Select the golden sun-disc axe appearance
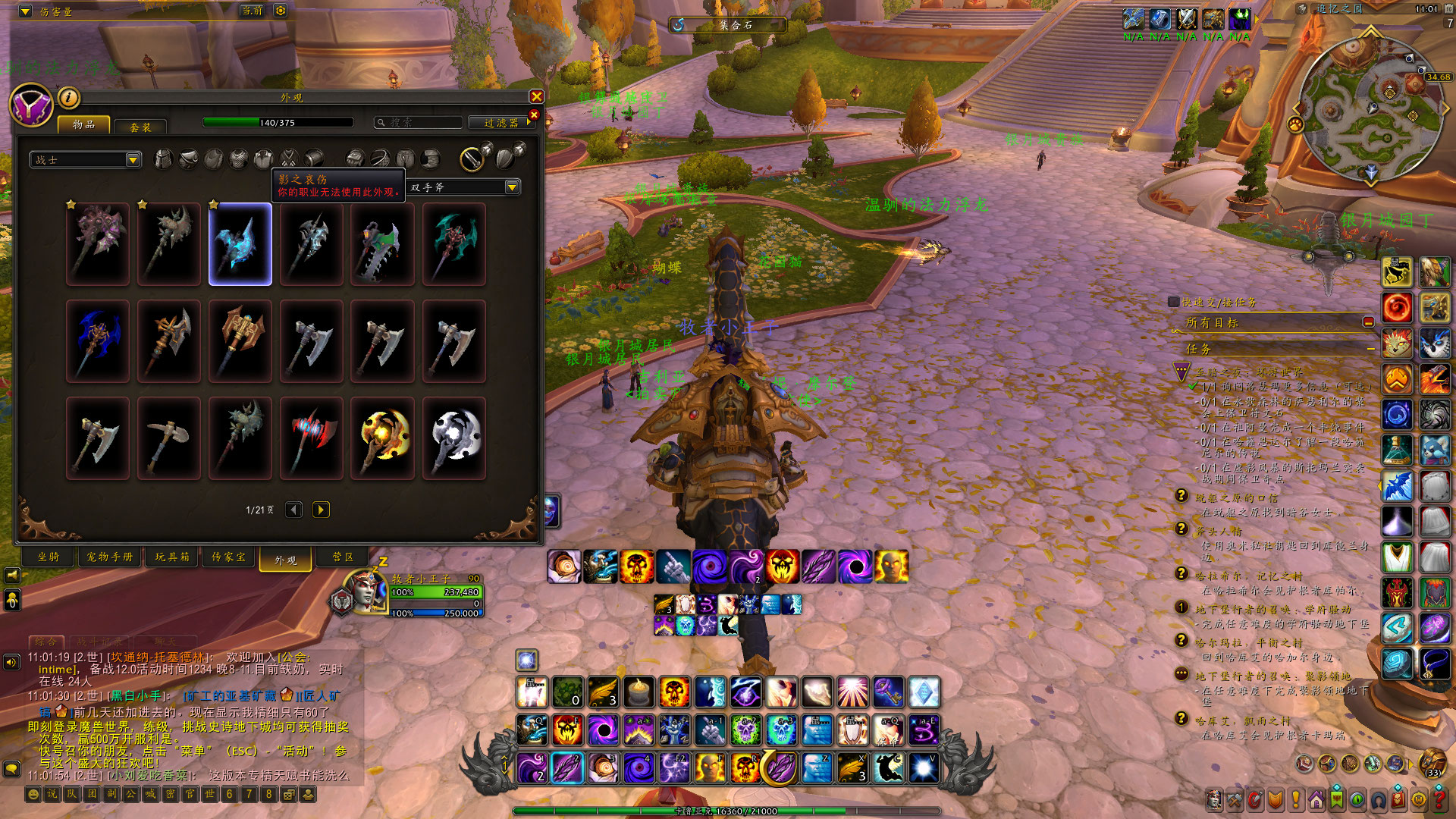This screenshot has height=819, width=1456. (x=383, y=438)
